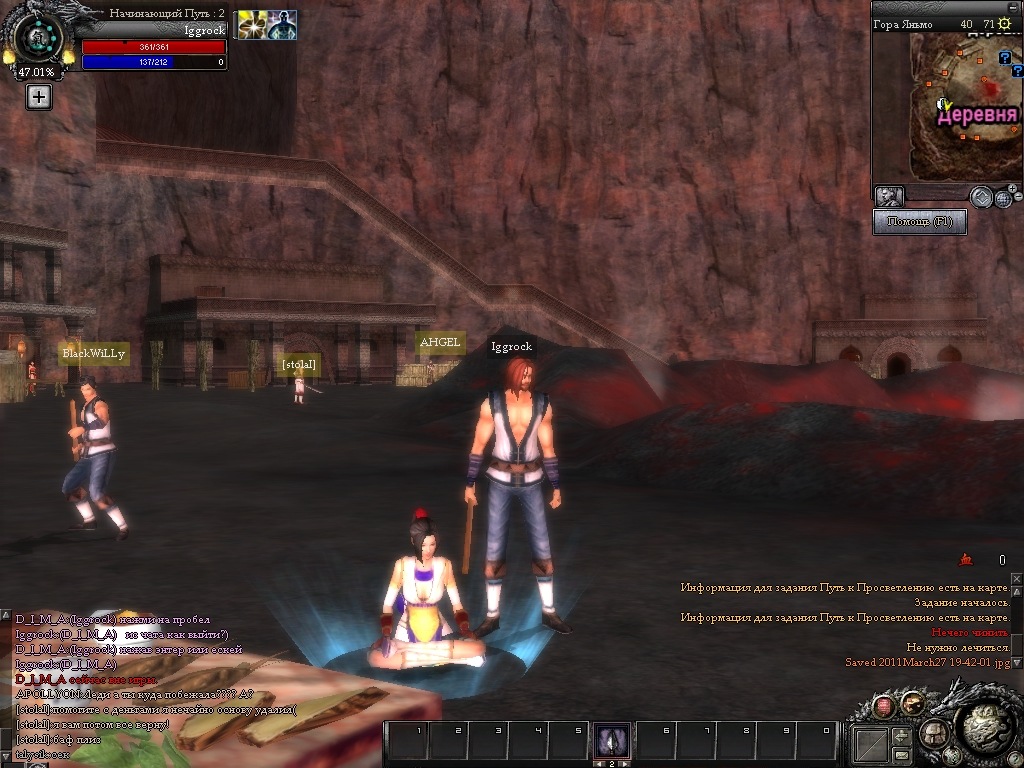Close the system message log
The height and width of the screenshot is (768, 1024).
(x=1017, y=579)
